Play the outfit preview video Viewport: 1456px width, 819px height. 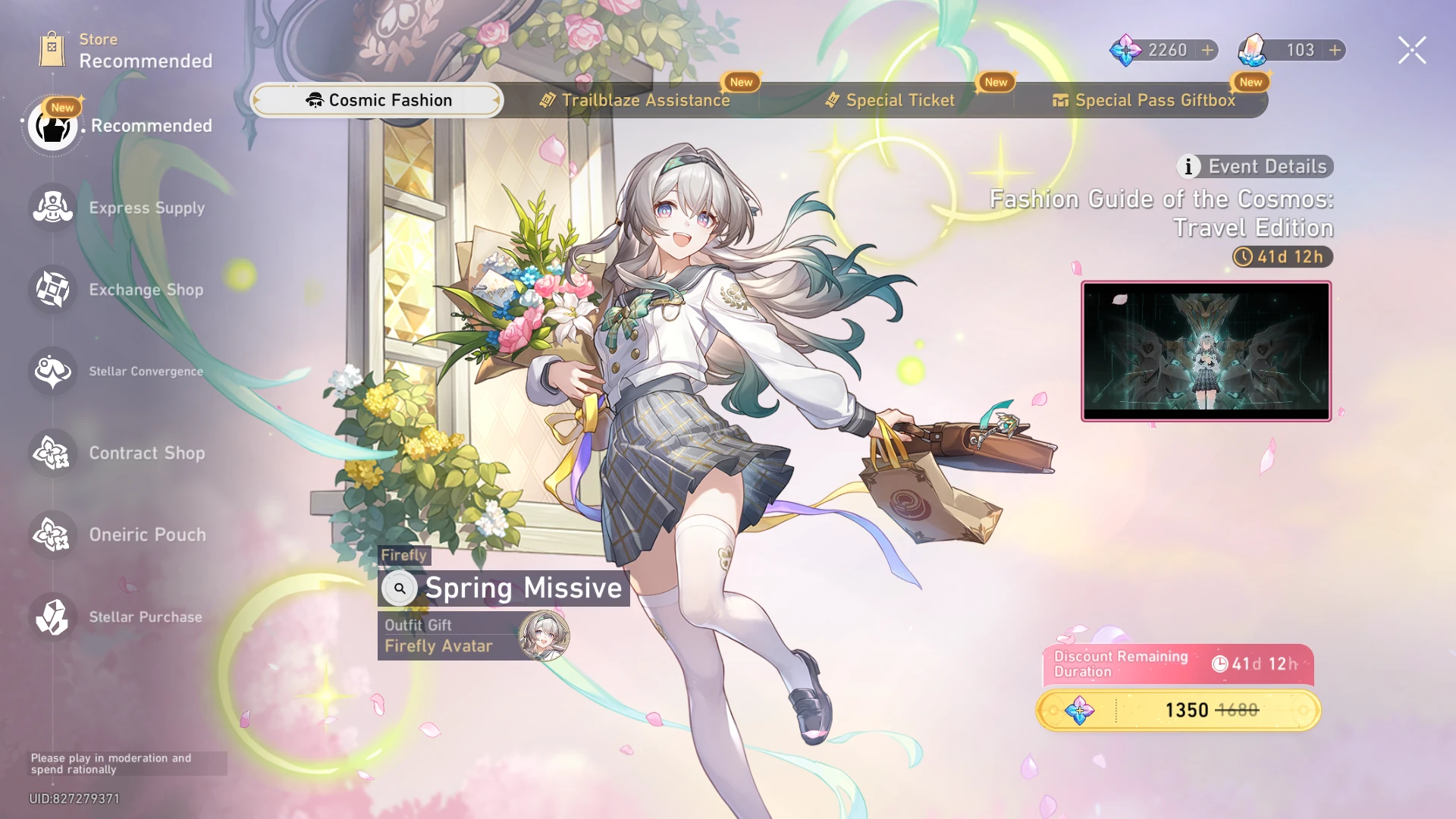(x=1204, y=350)
